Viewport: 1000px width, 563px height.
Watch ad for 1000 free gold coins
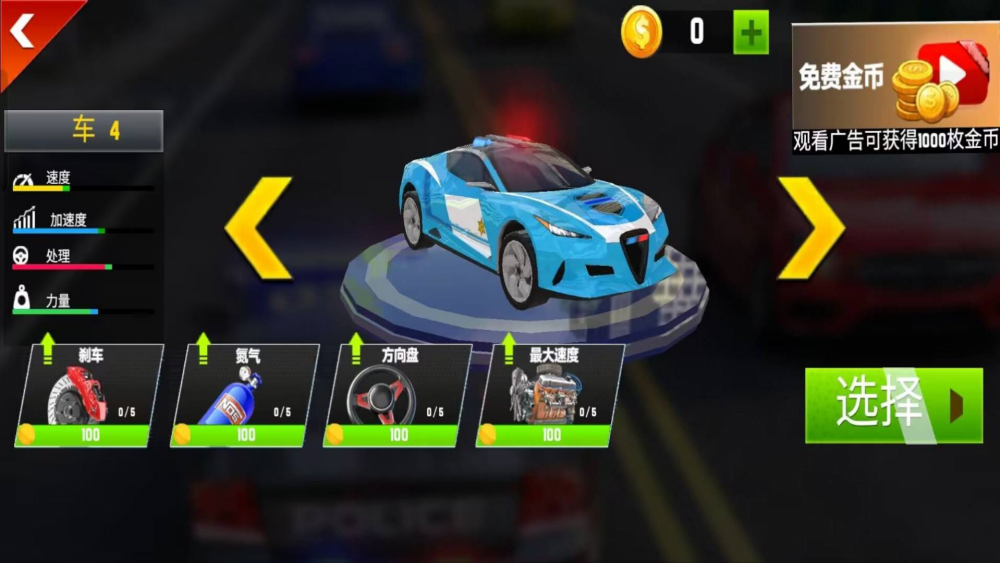click(895, 88)
